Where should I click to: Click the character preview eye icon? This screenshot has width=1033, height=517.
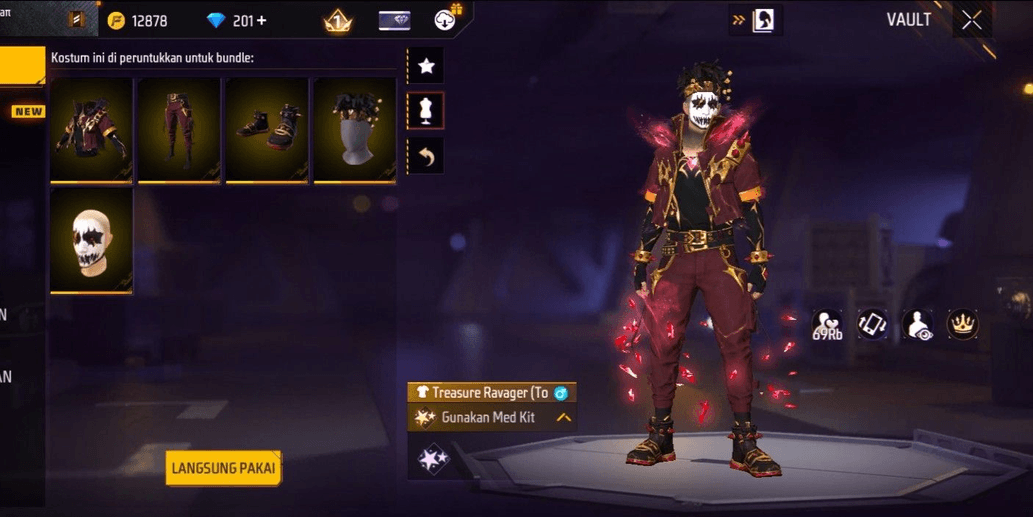pos(917,325)
